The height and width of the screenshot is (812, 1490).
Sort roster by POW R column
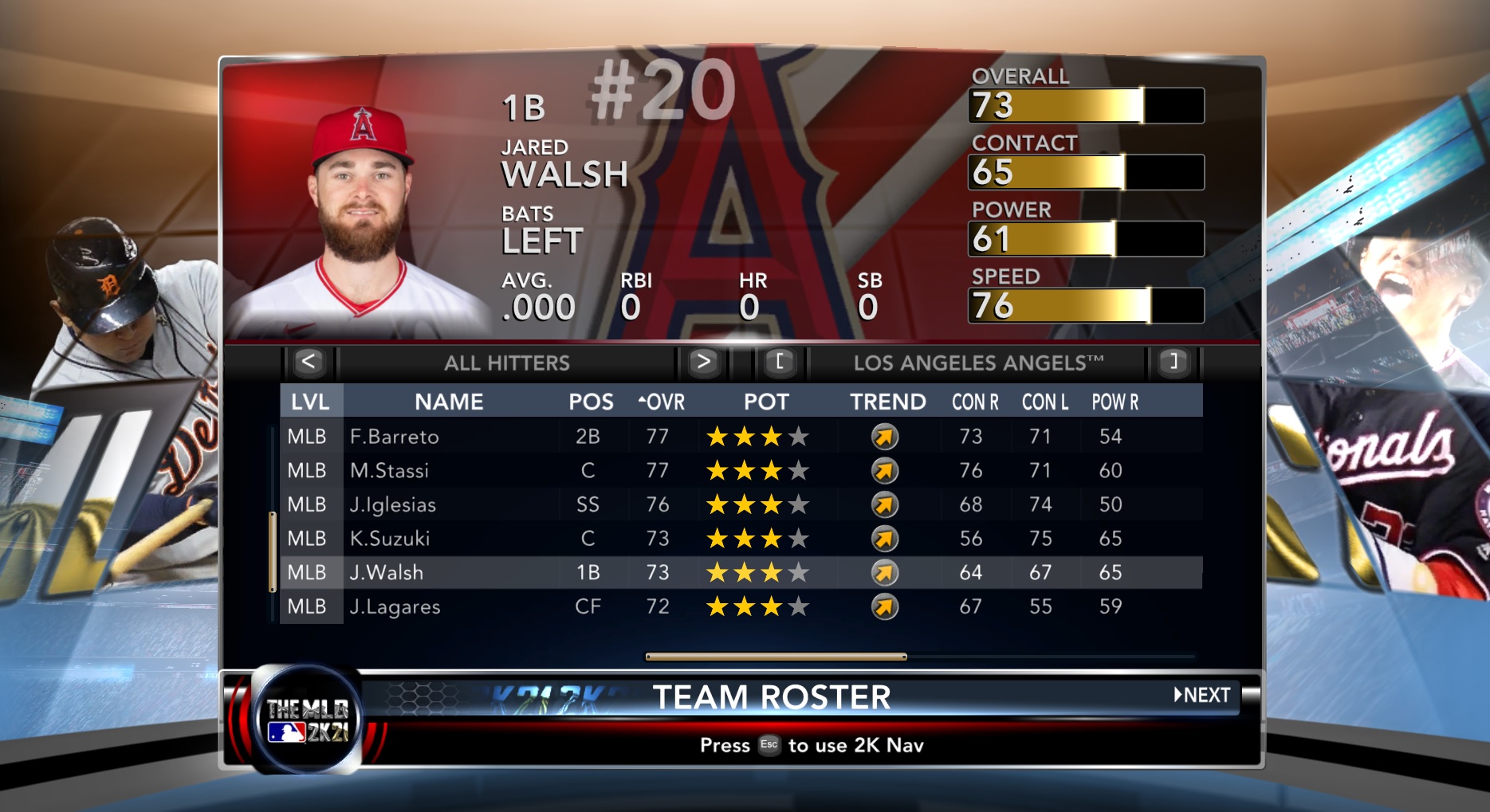point(1115,402)
